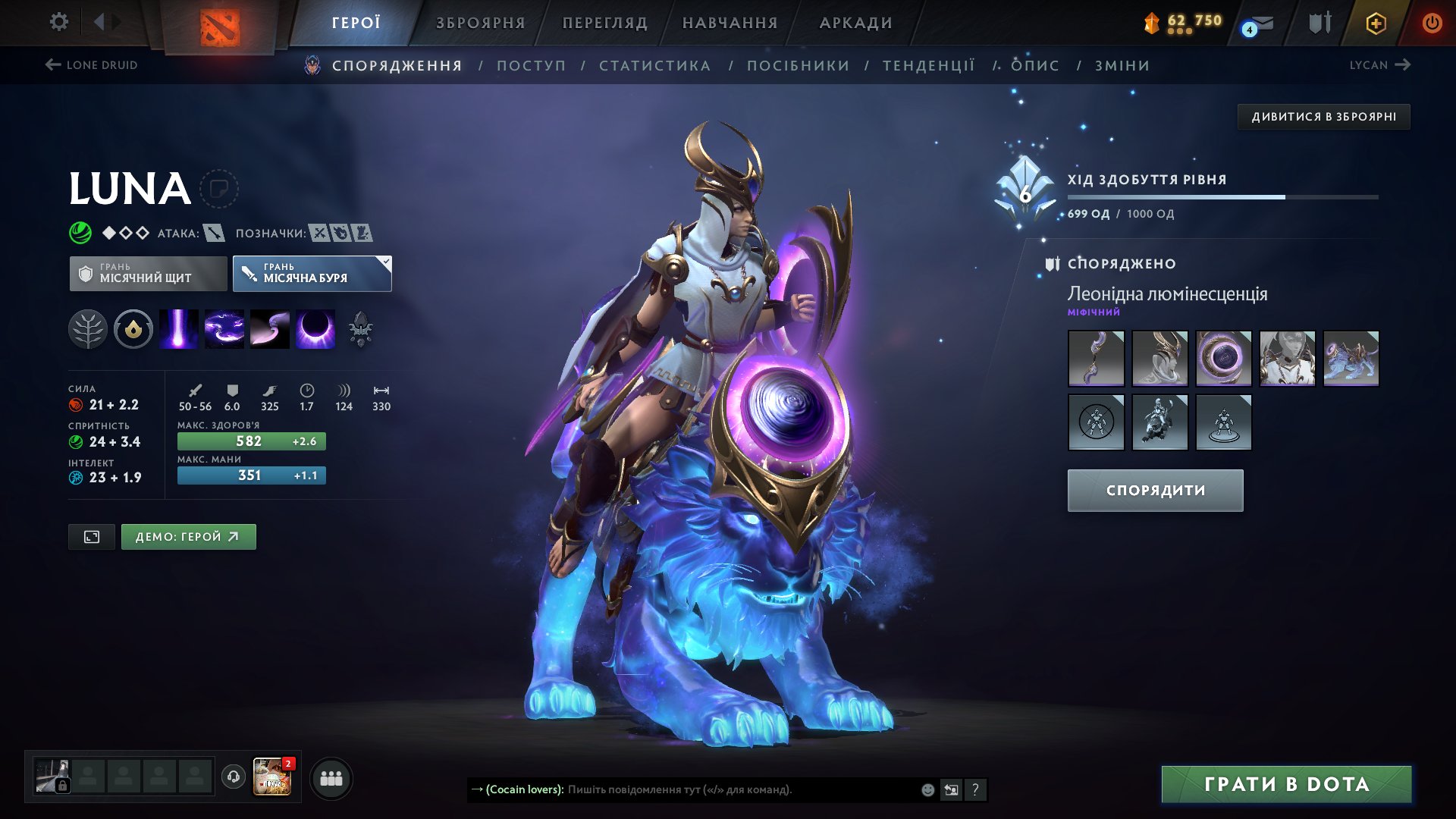The height and width of the screenshot is (819, 1456).
Task: Click Luna's hero portrait icon next to СПОРЯДЖЕННЯ
Action: coord(311,65)
